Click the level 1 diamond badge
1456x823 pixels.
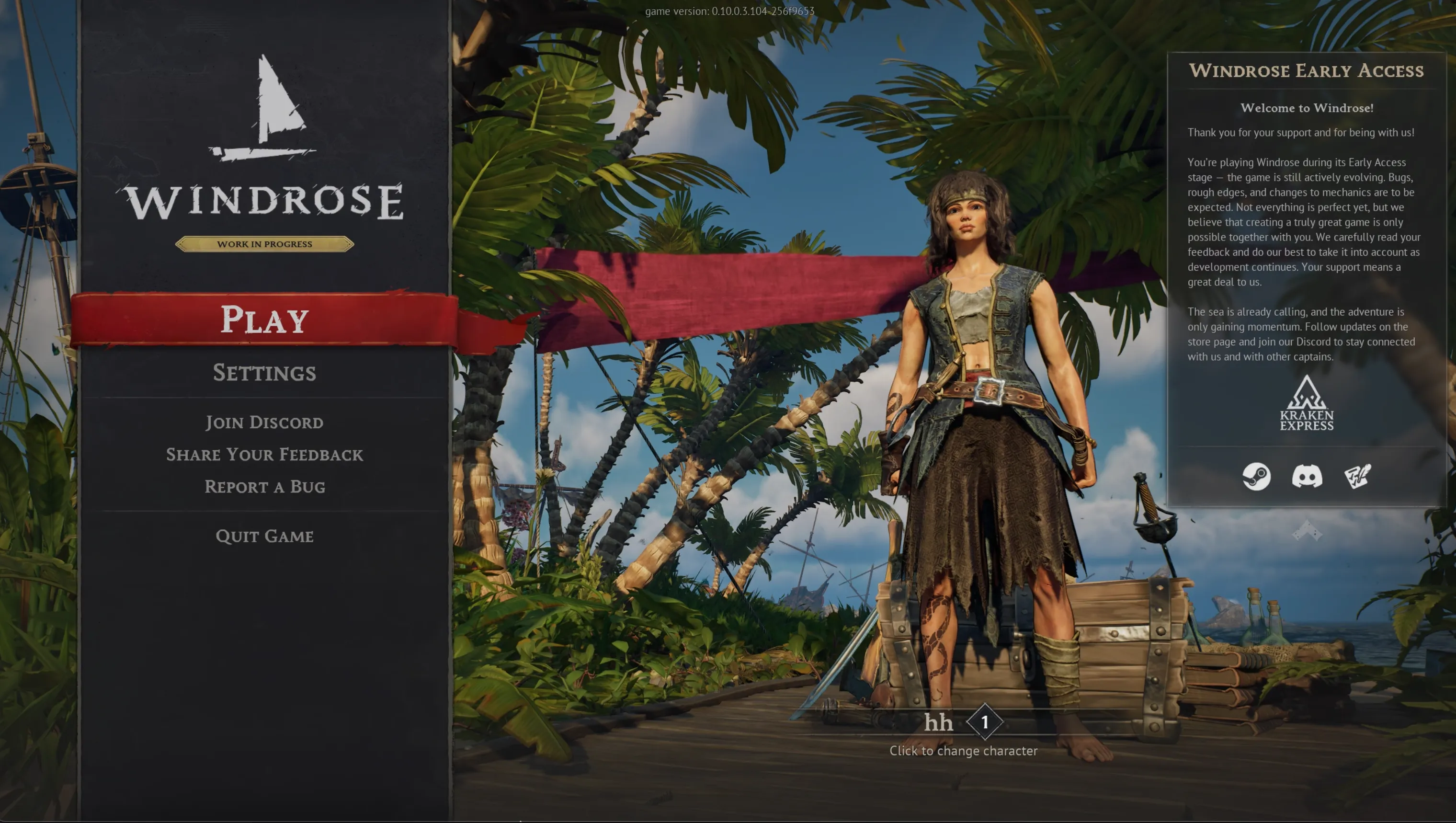click(x=984, y=722)
